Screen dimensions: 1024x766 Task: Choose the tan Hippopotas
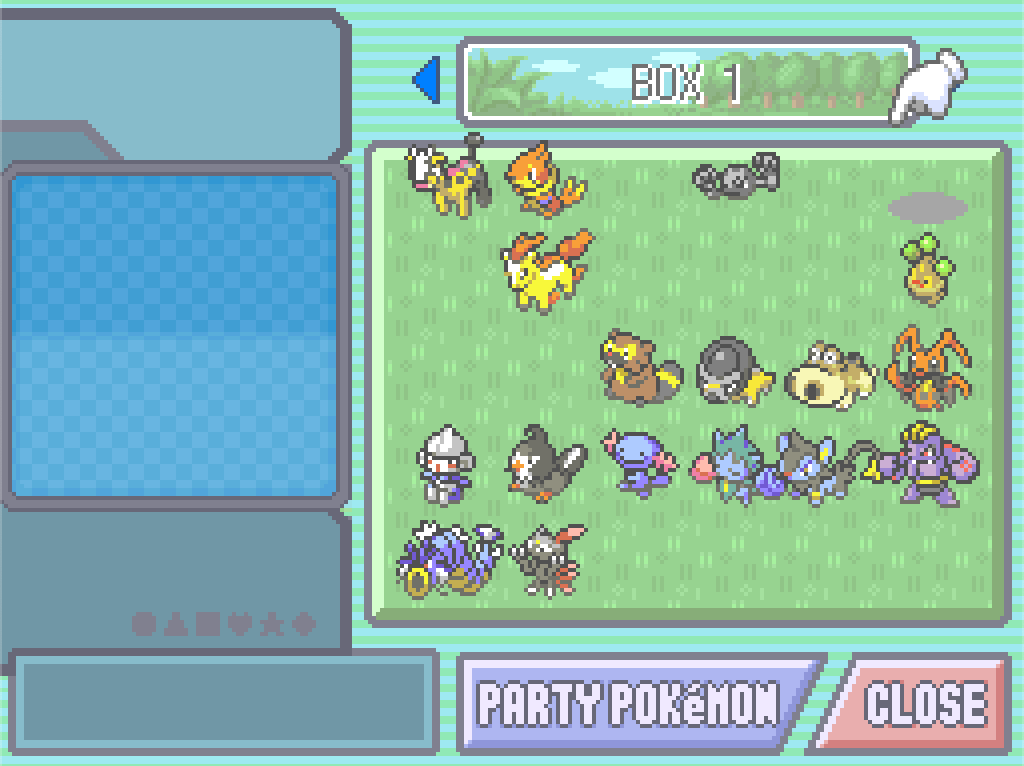830,374
